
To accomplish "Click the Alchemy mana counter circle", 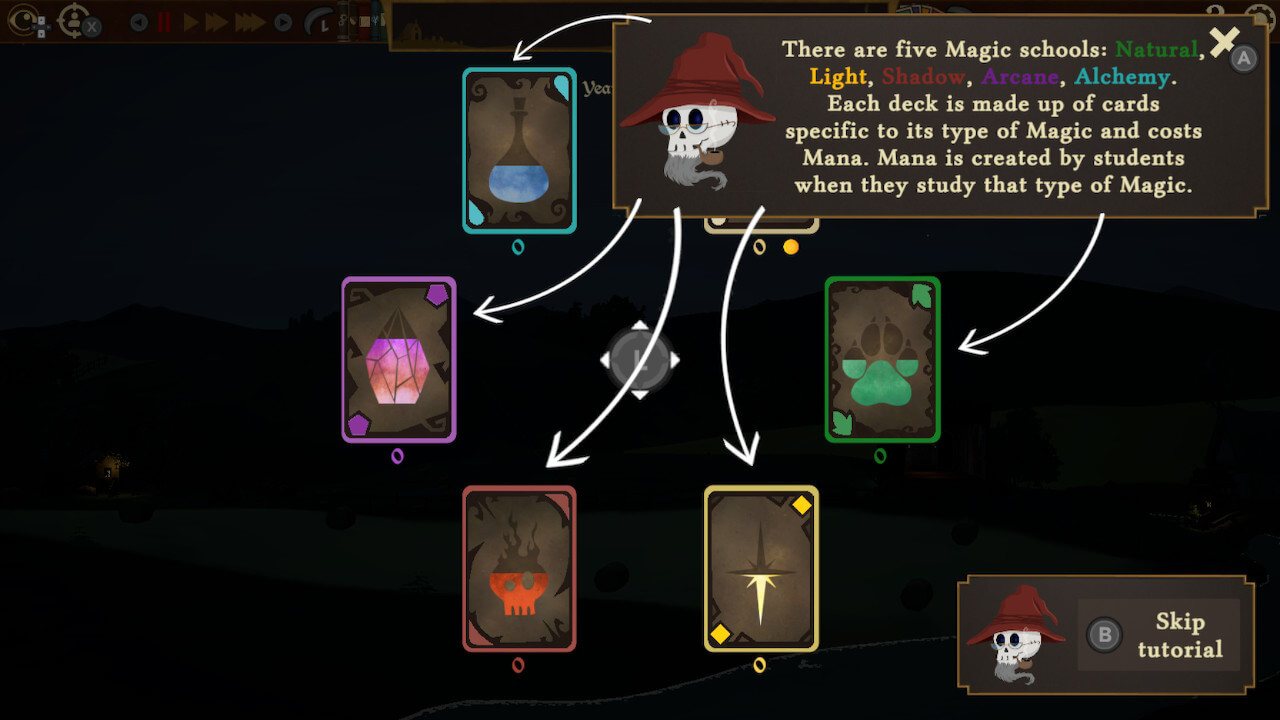I will coord(518,245).
